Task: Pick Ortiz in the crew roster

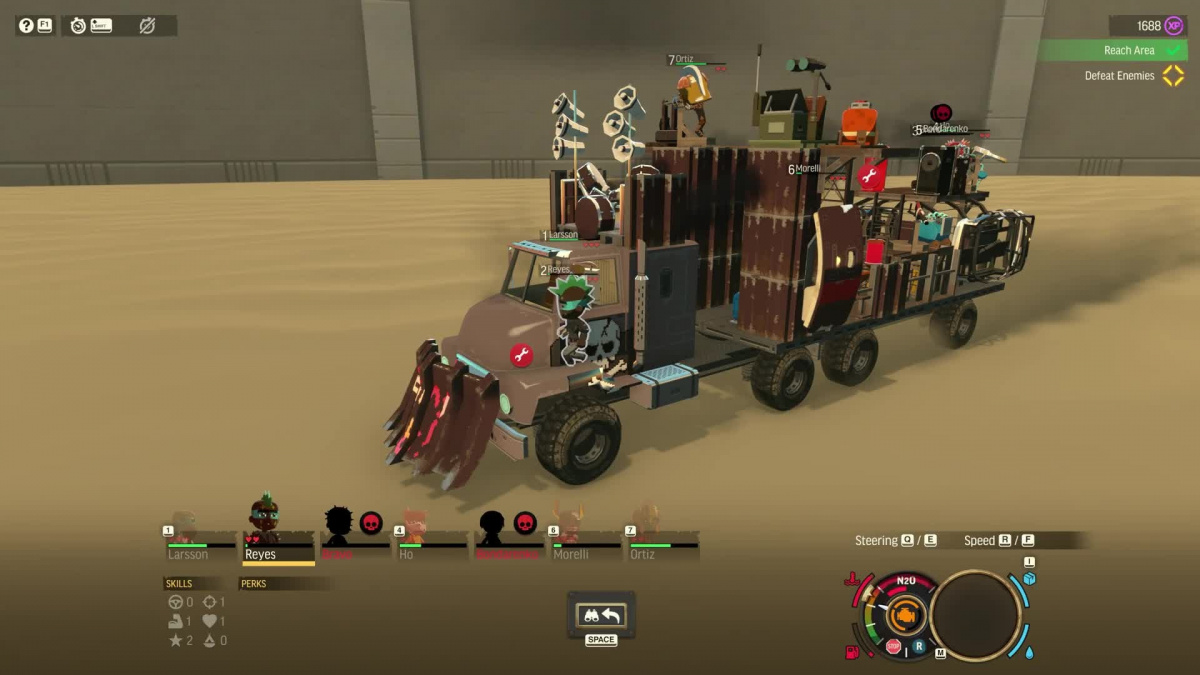Action: [646, 528]
